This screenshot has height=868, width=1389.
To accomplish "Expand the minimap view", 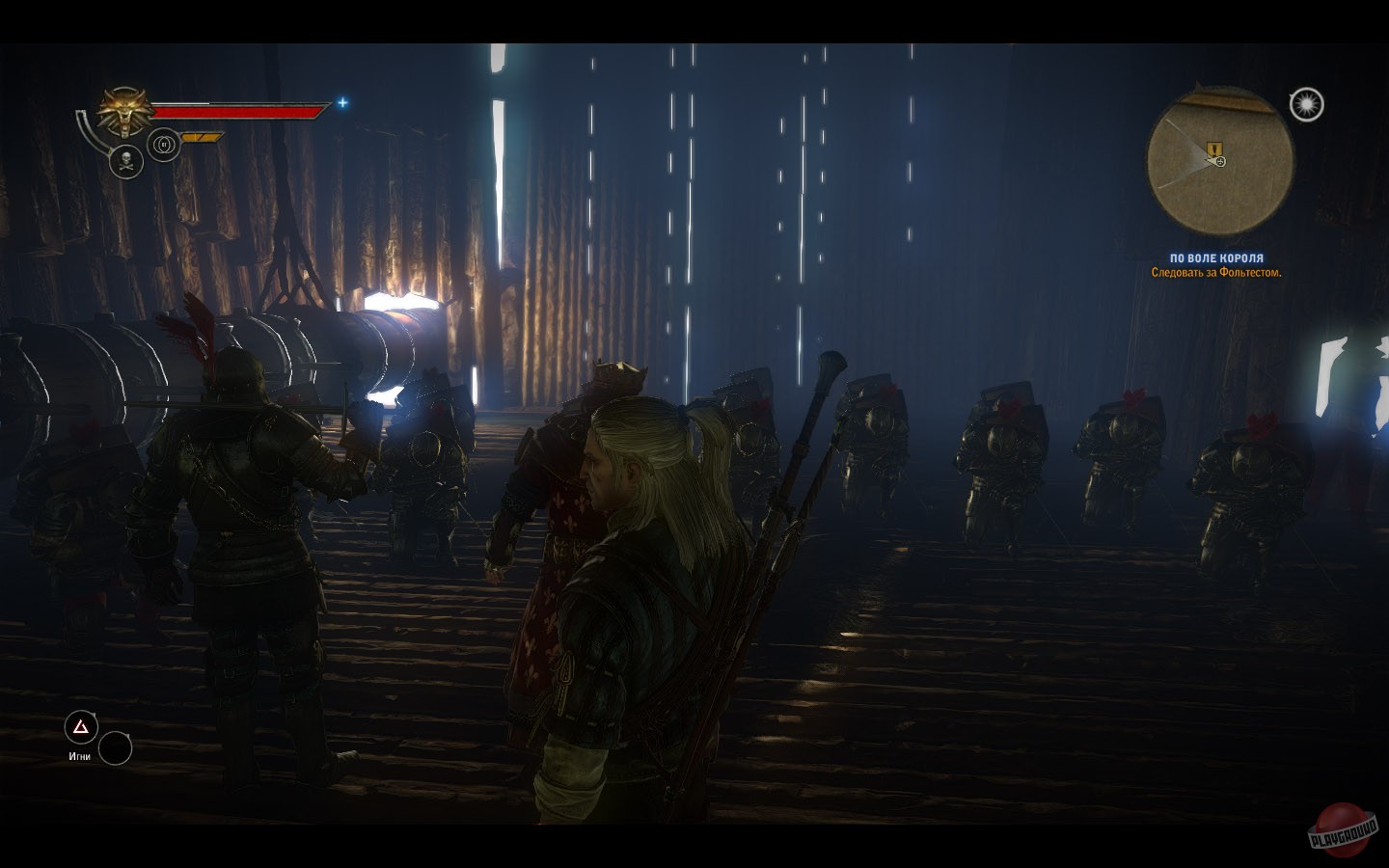I will (1220, 162).
